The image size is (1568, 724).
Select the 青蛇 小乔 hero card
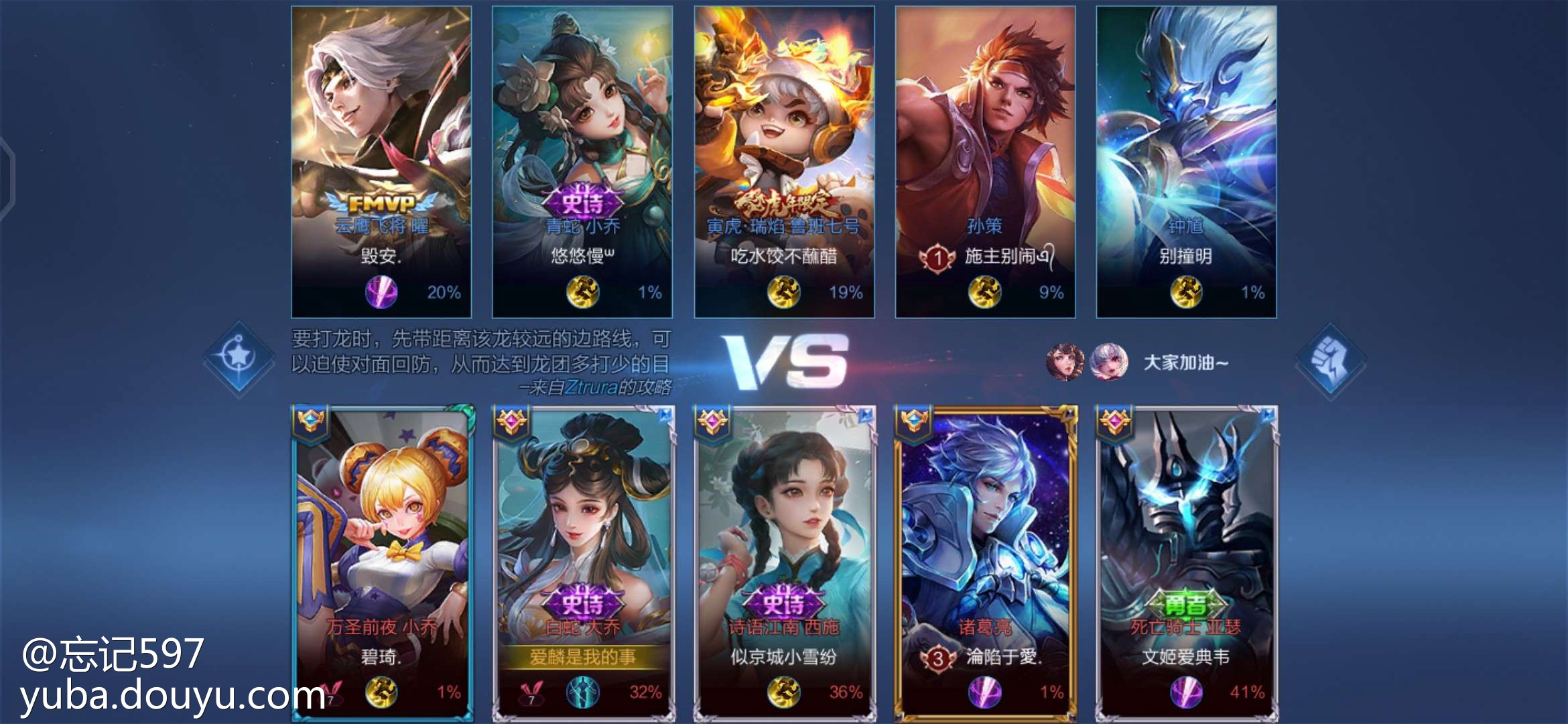pyautogui.click(x=582, y=161)
